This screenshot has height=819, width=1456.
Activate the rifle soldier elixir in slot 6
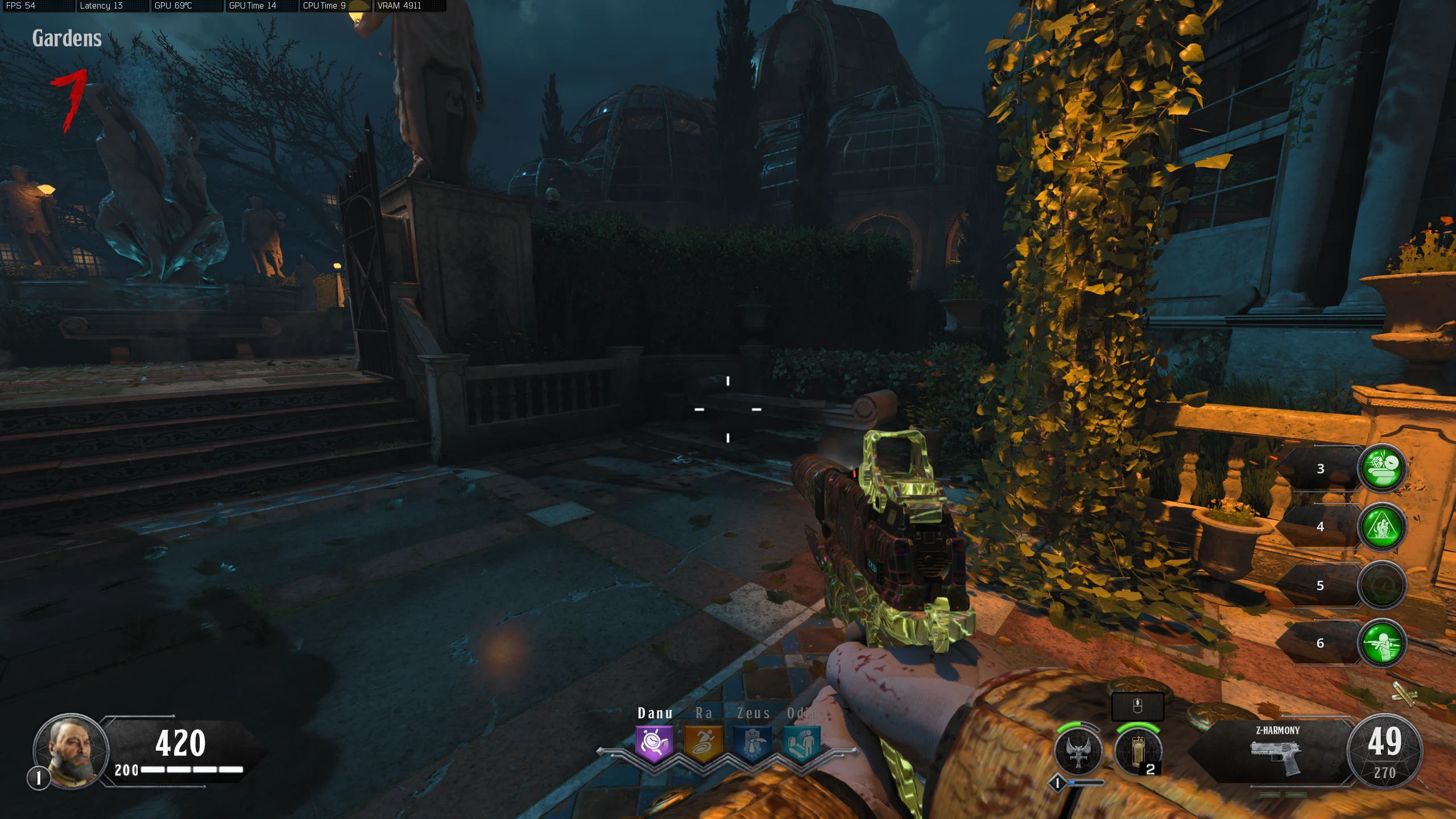(1382, 643)
